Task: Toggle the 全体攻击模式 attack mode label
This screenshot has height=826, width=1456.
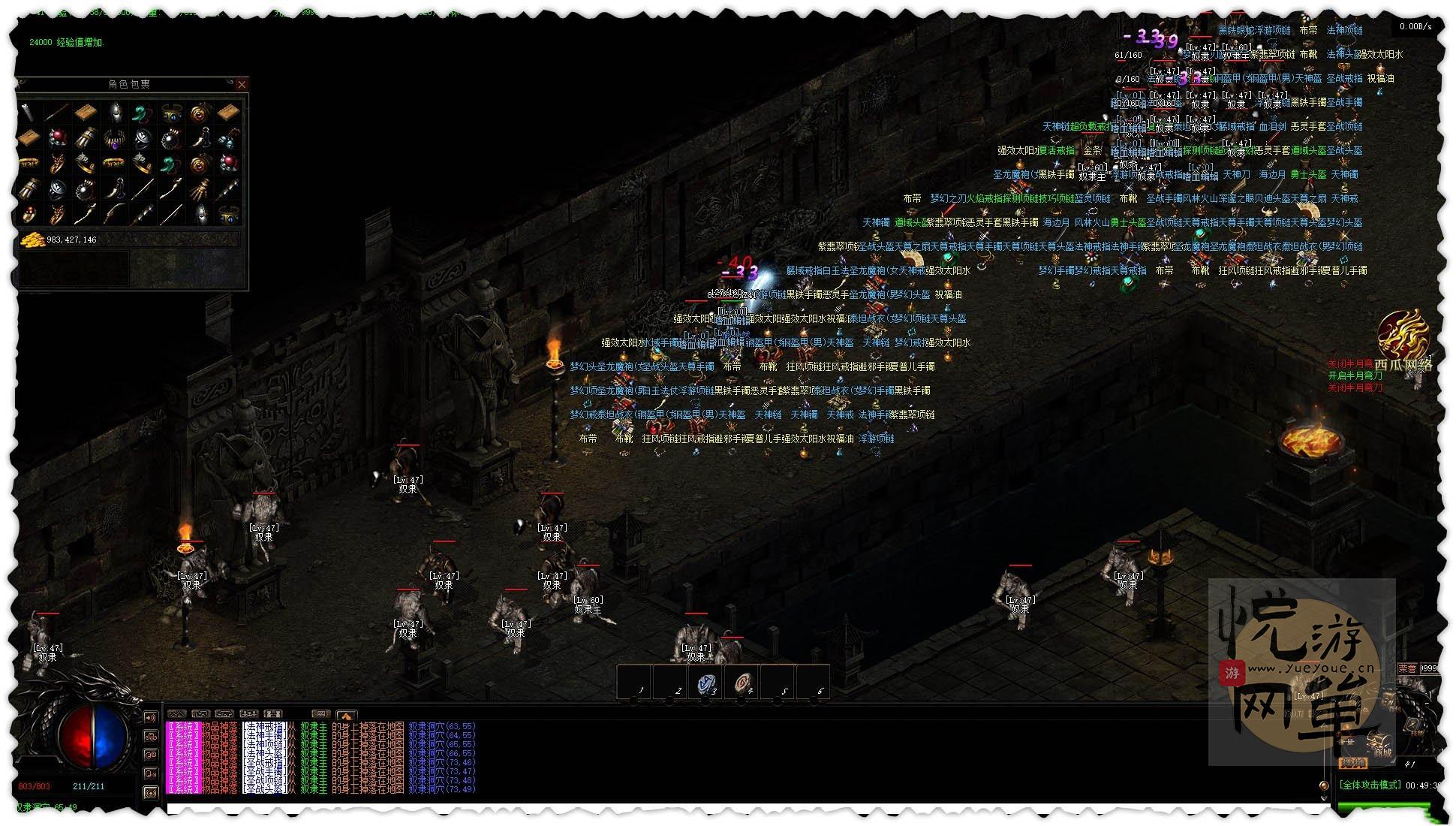Action: (1370, 785)
